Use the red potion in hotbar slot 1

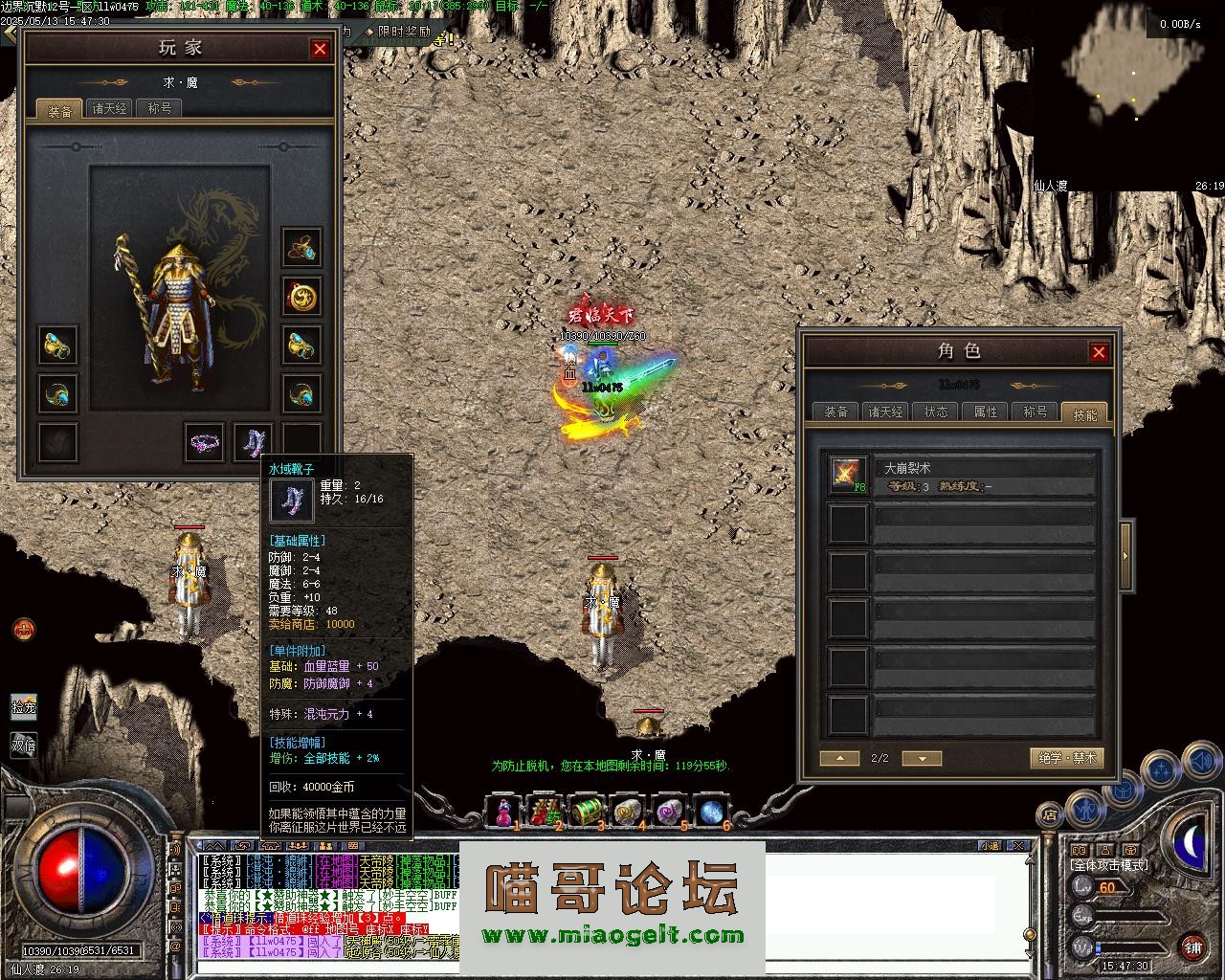[x=503, y=812]
